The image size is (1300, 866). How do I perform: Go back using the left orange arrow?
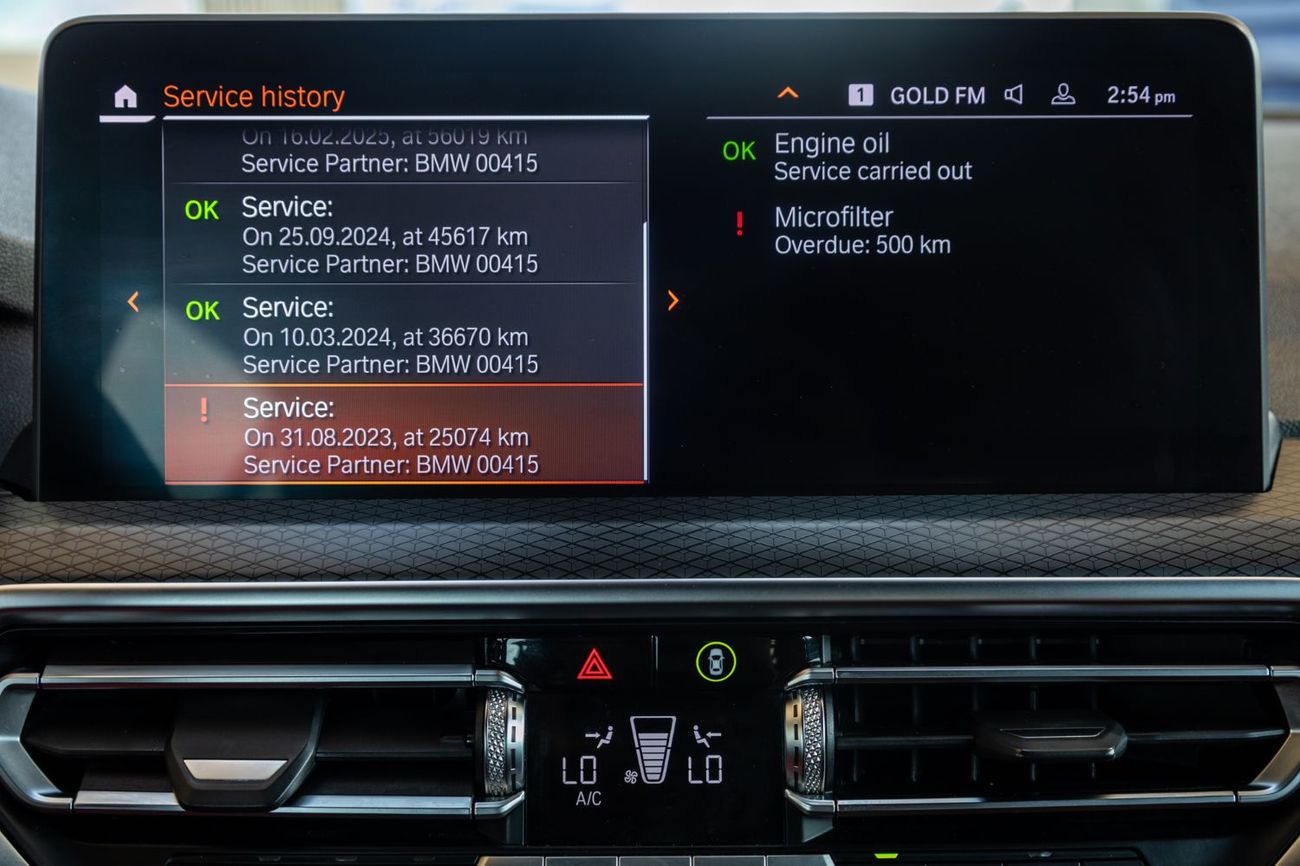click(133, 300)
